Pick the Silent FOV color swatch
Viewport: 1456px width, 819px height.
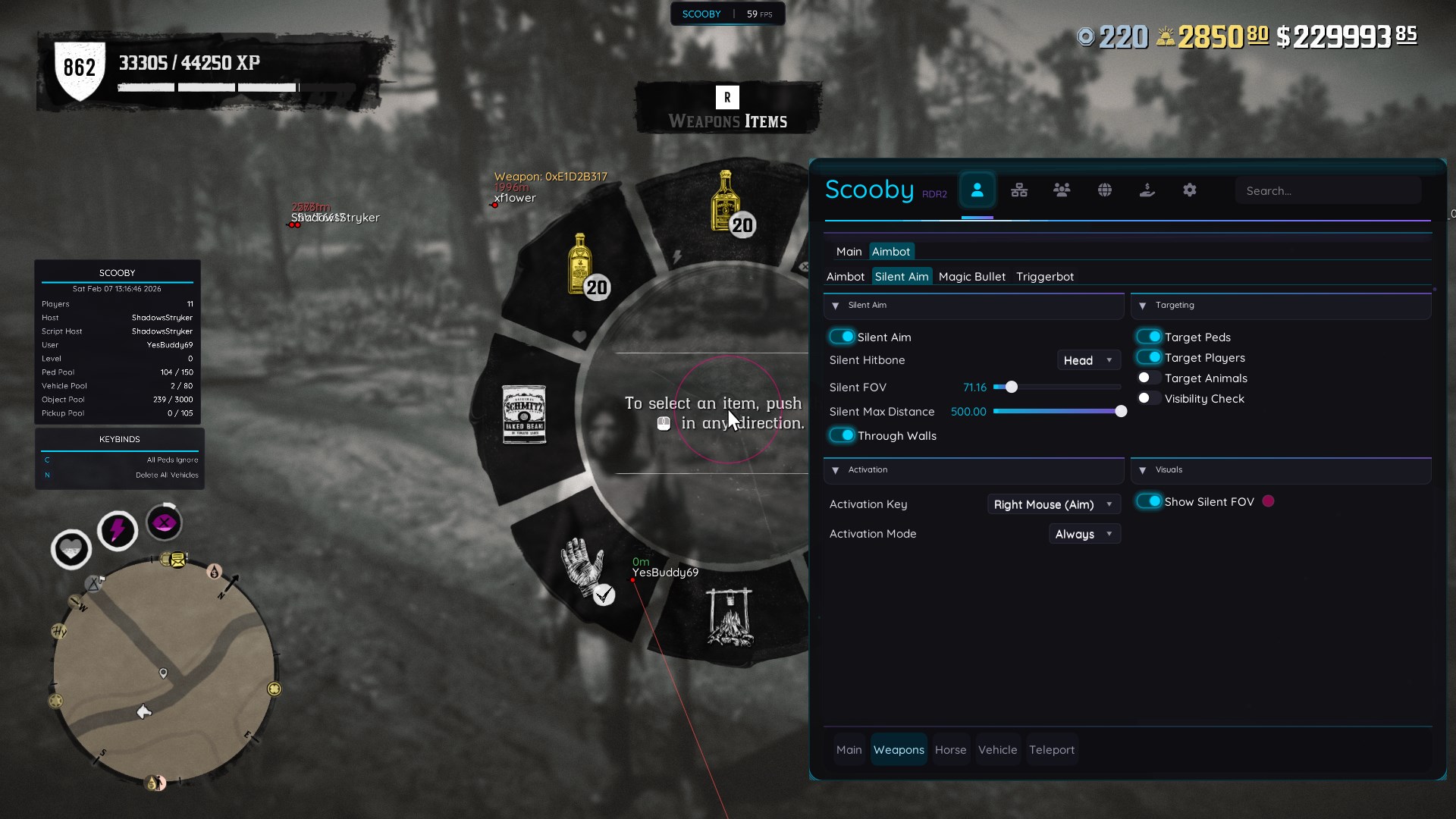pos(1268,501)
